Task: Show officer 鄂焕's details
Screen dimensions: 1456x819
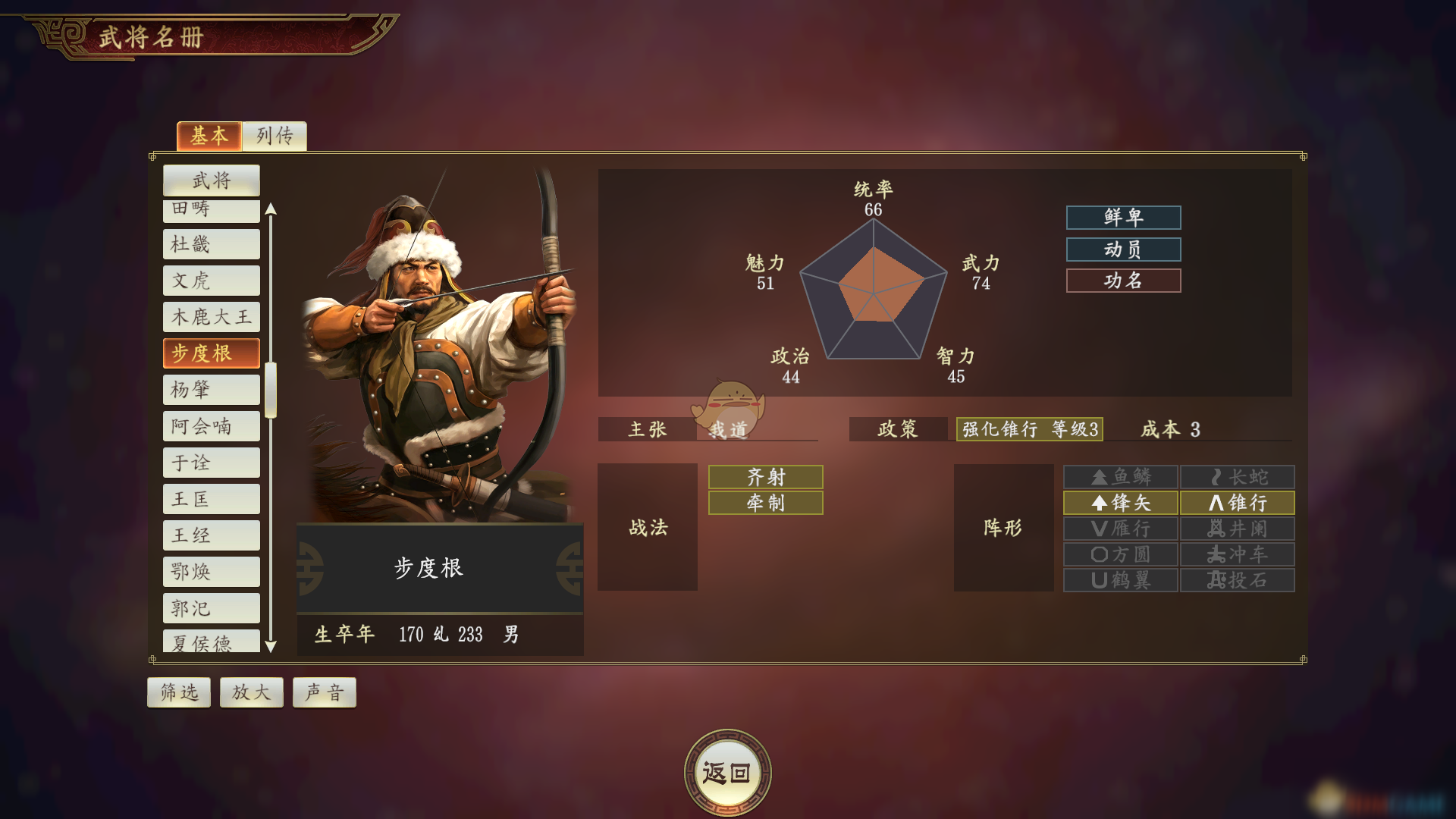Action: click(x=211, y=572)
